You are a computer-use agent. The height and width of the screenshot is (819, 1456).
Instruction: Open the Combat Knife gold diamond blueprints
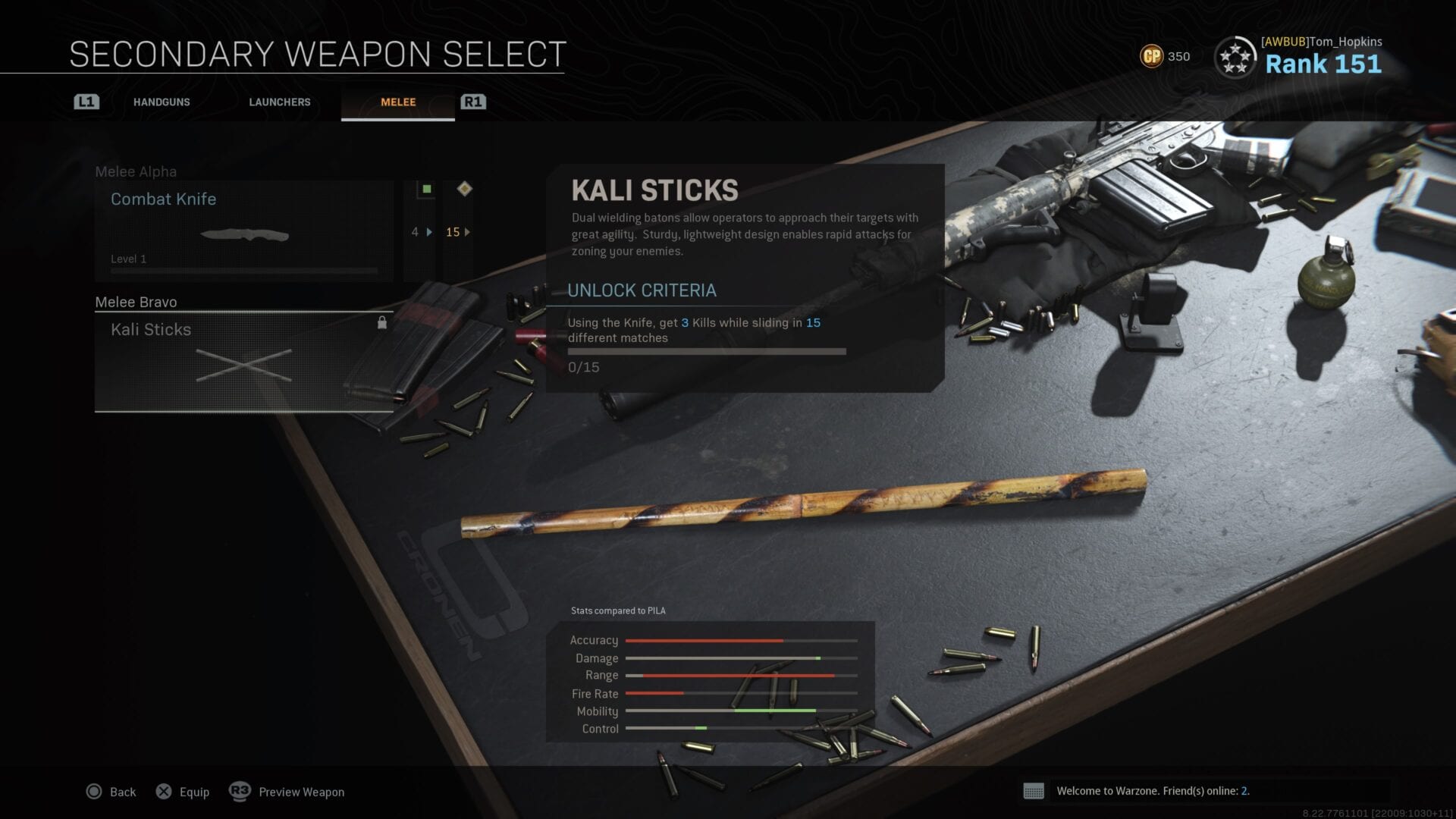tap(457, 231)
